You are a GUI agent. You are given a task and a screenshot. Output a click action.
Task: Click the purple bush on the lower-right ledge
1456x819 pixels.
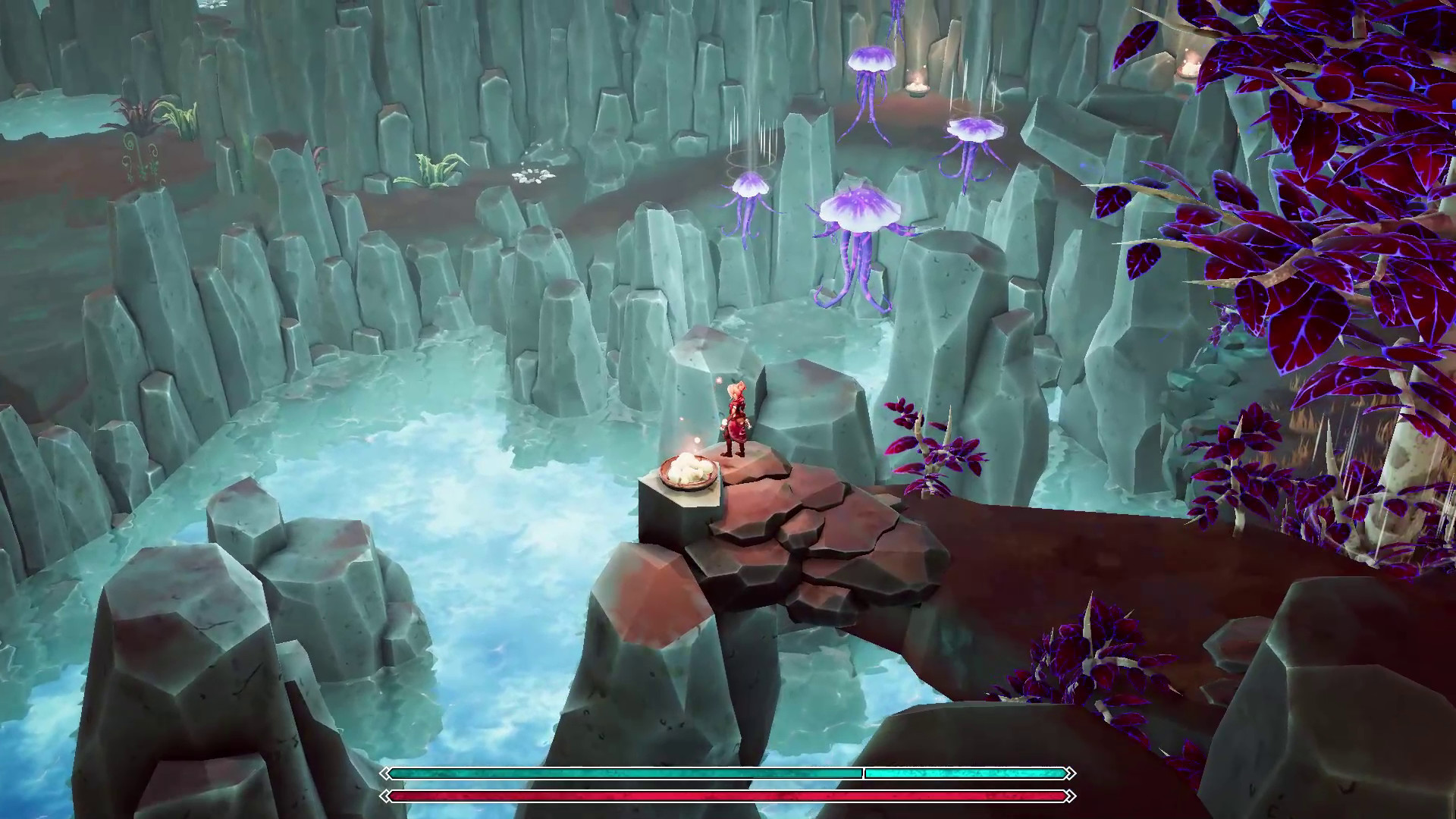1084,656
